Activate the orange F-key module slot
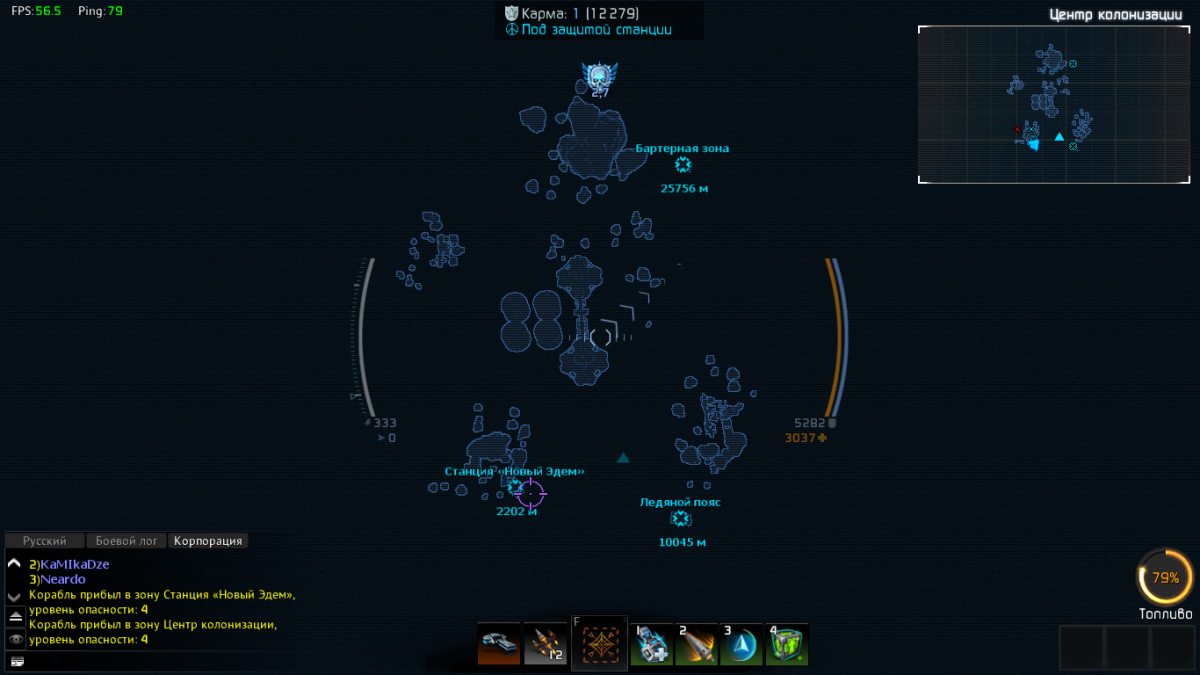The width and height of the screenshot is (1200, 675). click(599, 643)
